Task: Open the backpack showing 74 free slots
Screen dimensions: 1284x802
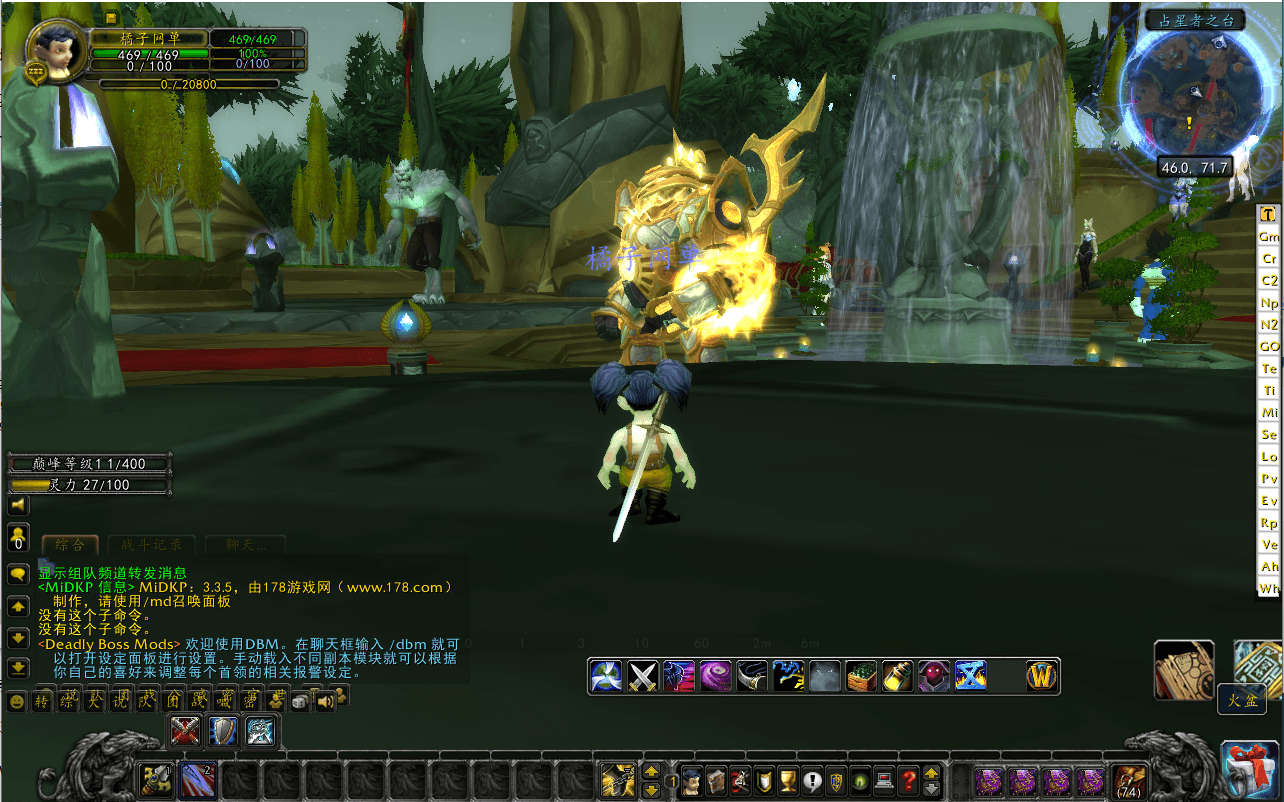Action: [x=1129, y=779]
